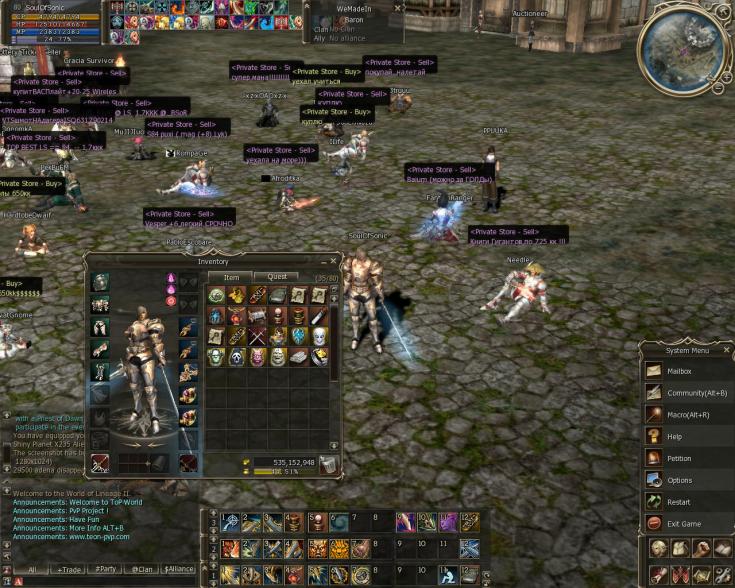The width and height of the screenshot is (735, 588).
Task: Select the crossed swords inventory item
Action: click(256, 336)
